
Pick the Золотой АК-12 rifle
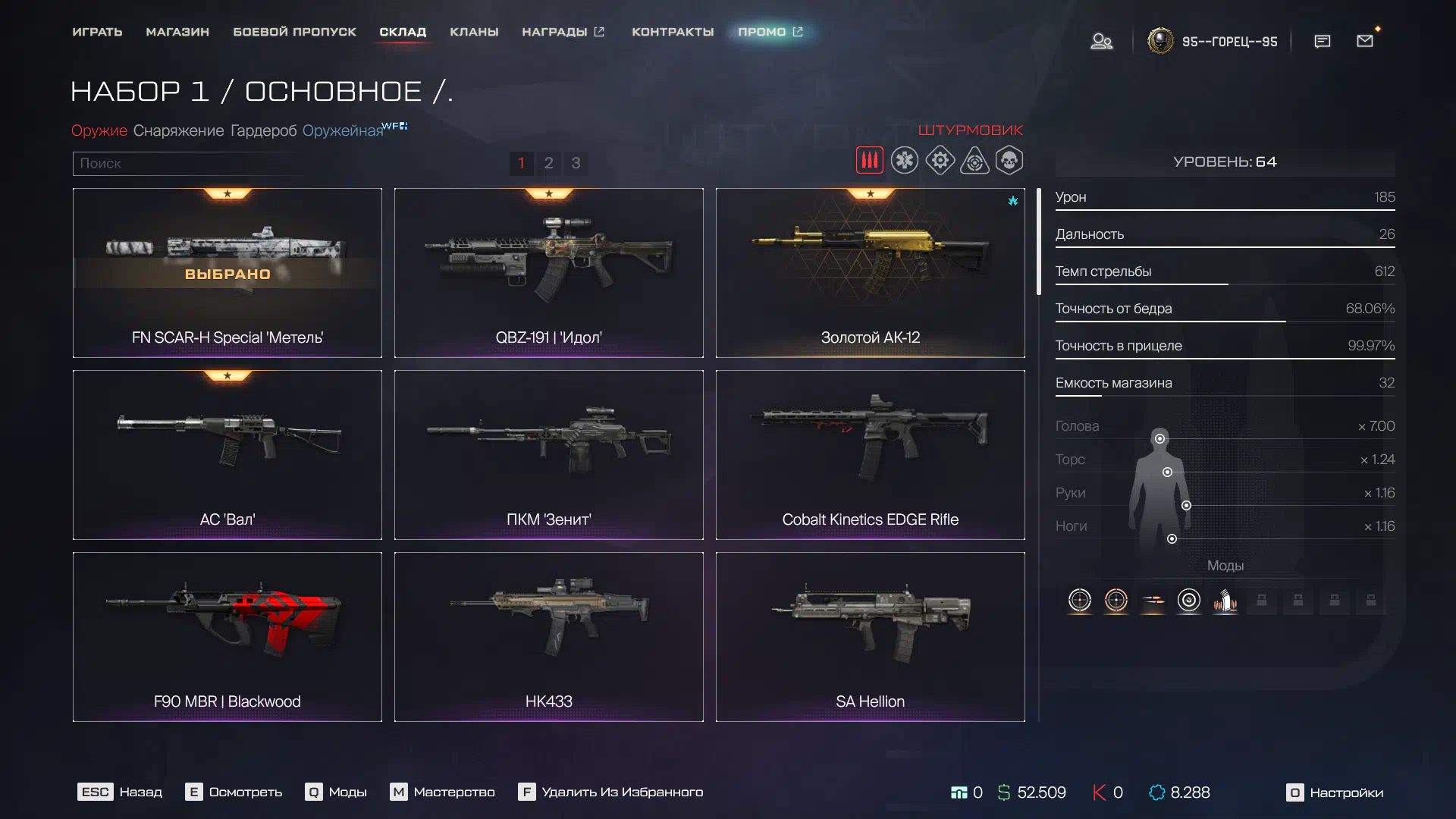click(870, 273)
